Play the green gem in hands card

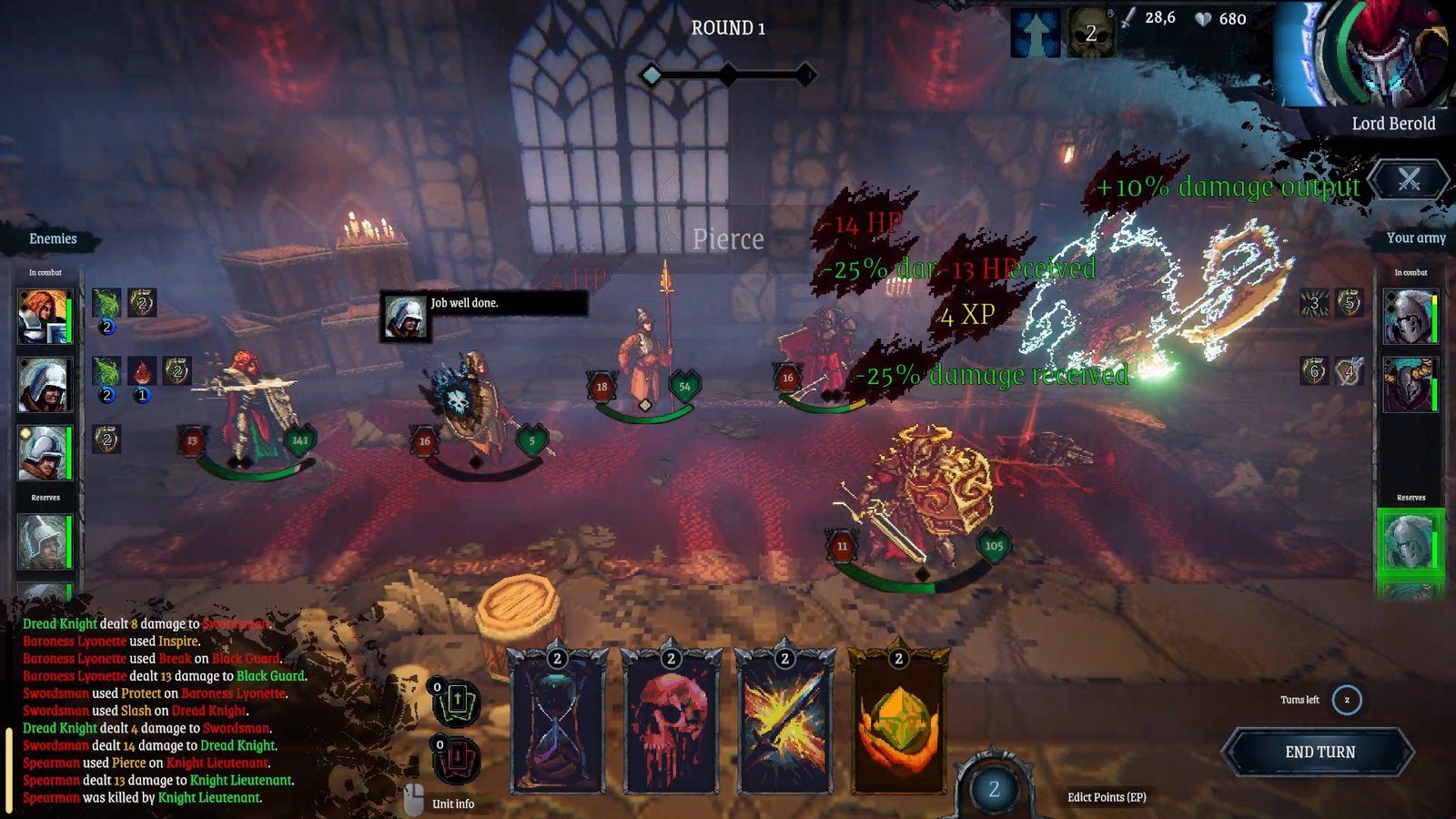[898, 723]
